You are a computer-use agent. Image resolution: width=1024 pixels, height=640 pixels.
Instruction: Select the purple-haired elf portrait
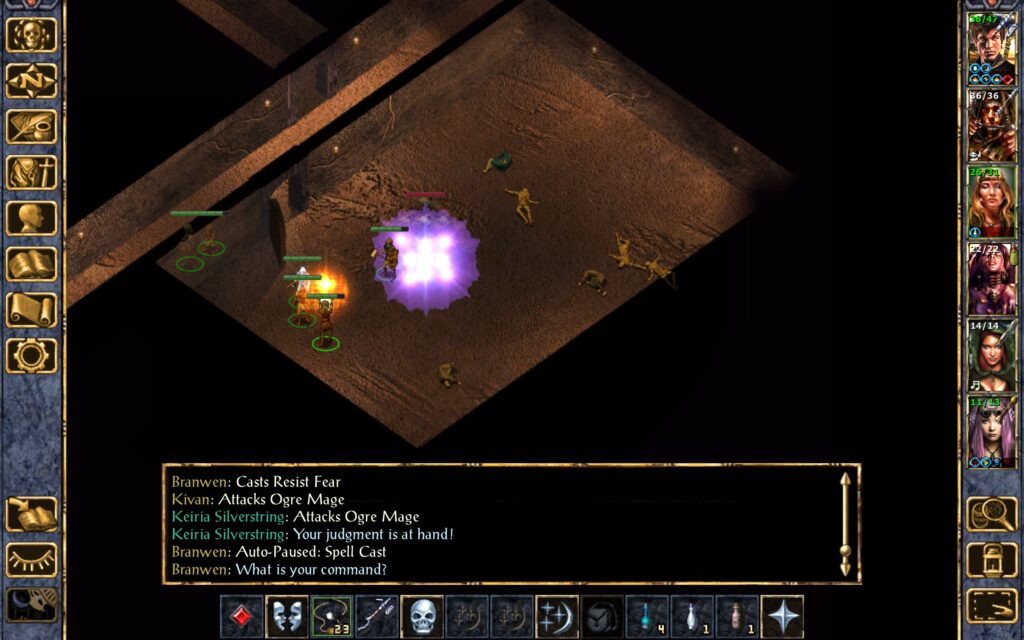pos(991,431)
